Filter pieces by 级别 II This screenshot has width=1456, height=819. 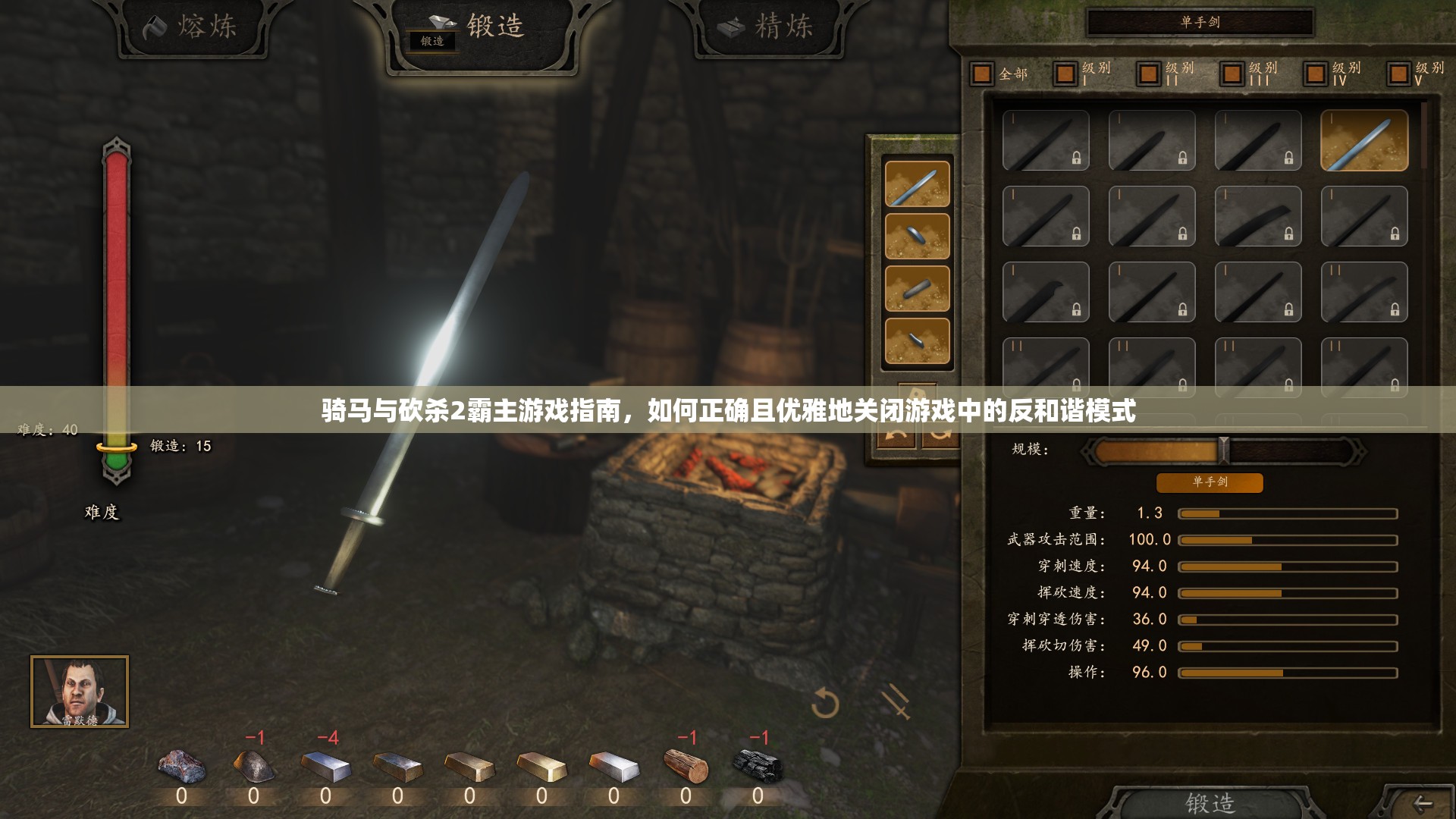click(x=1149, y=74)
